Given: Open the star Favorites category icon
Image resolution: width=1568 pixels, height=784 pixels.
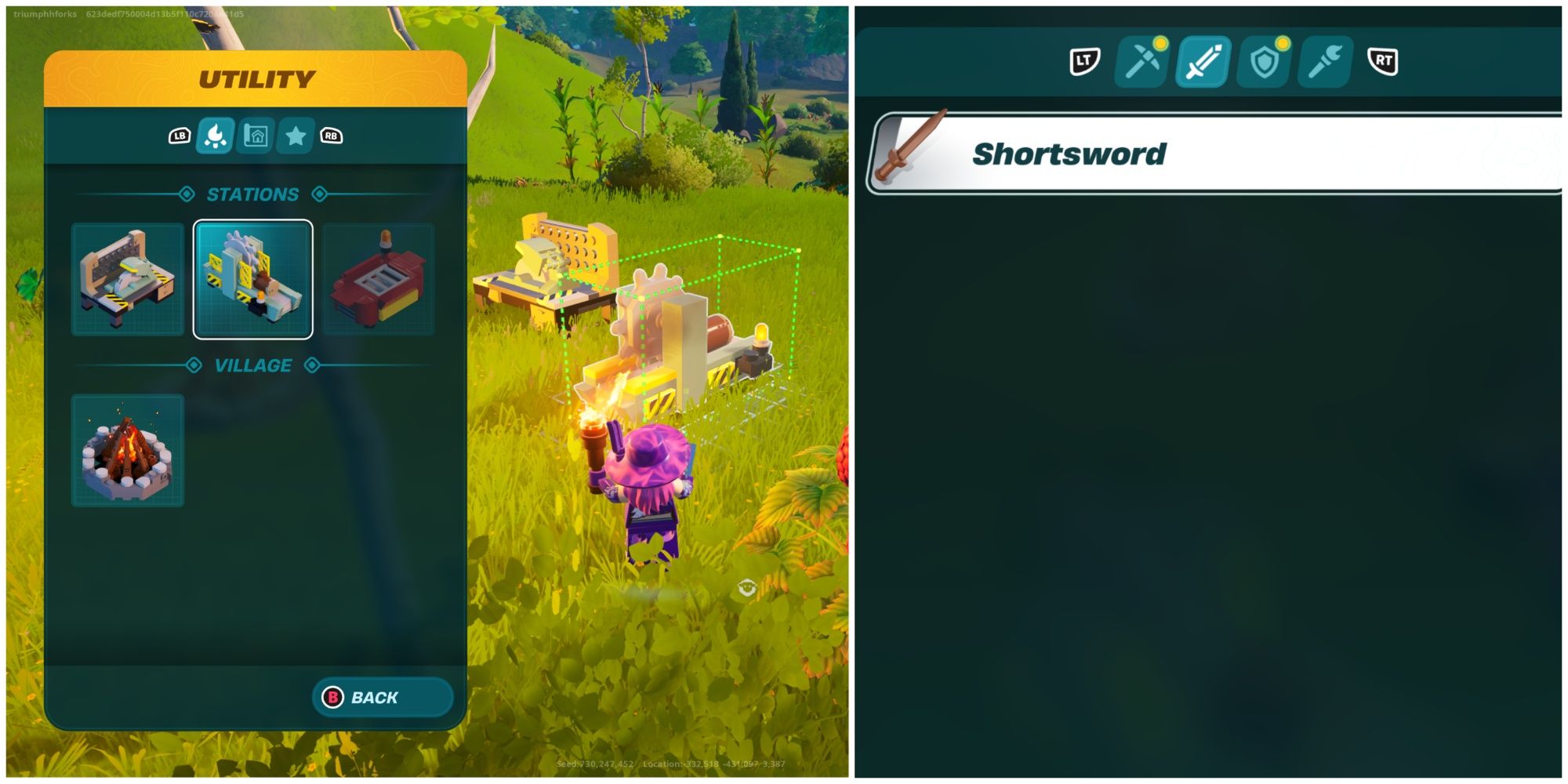Looking at the screenshot, I should pyautogui.click(x=294, y=136).
